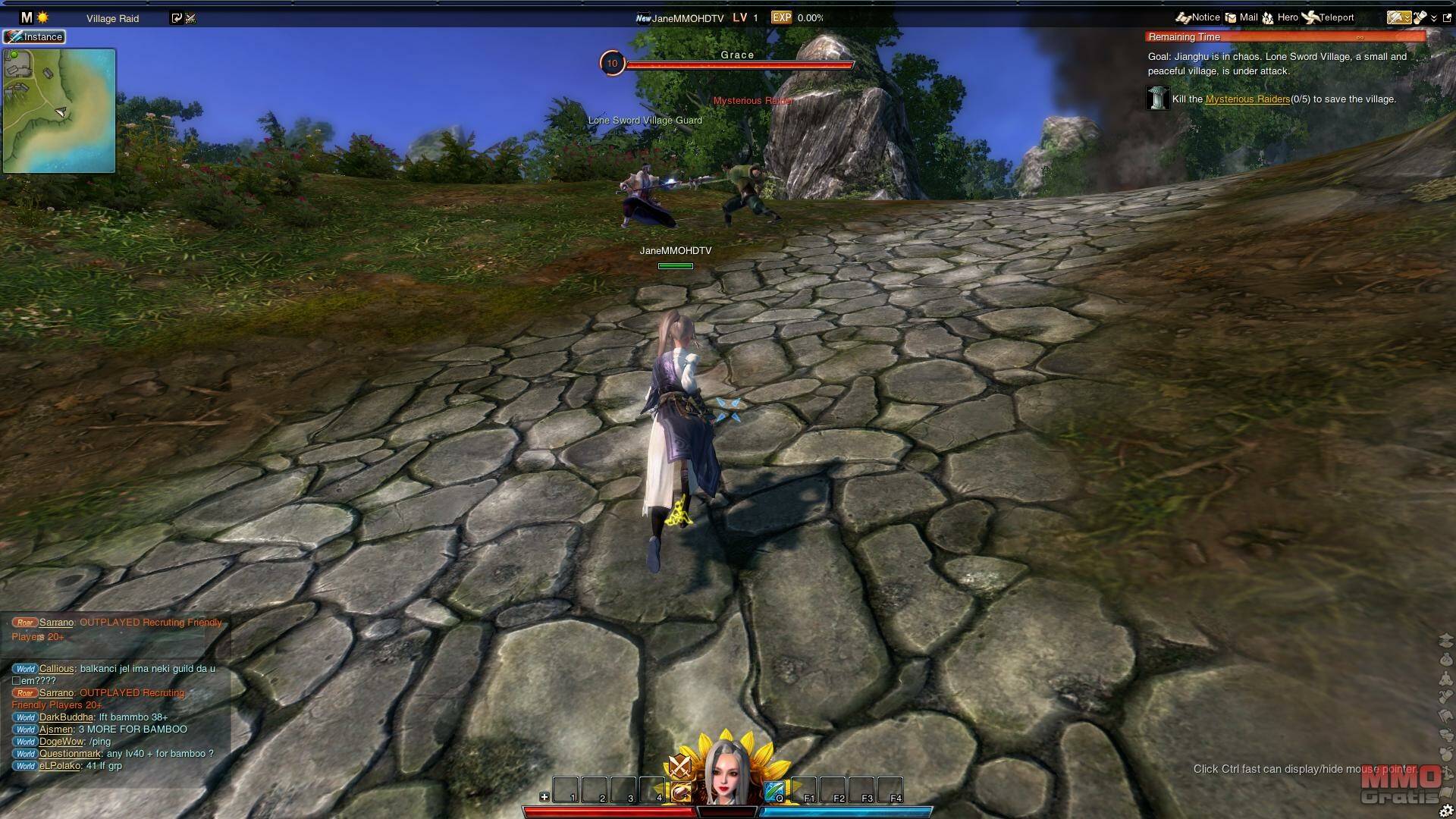Click the Instance button
The image size is (1456, 819).
coord(35,36)
